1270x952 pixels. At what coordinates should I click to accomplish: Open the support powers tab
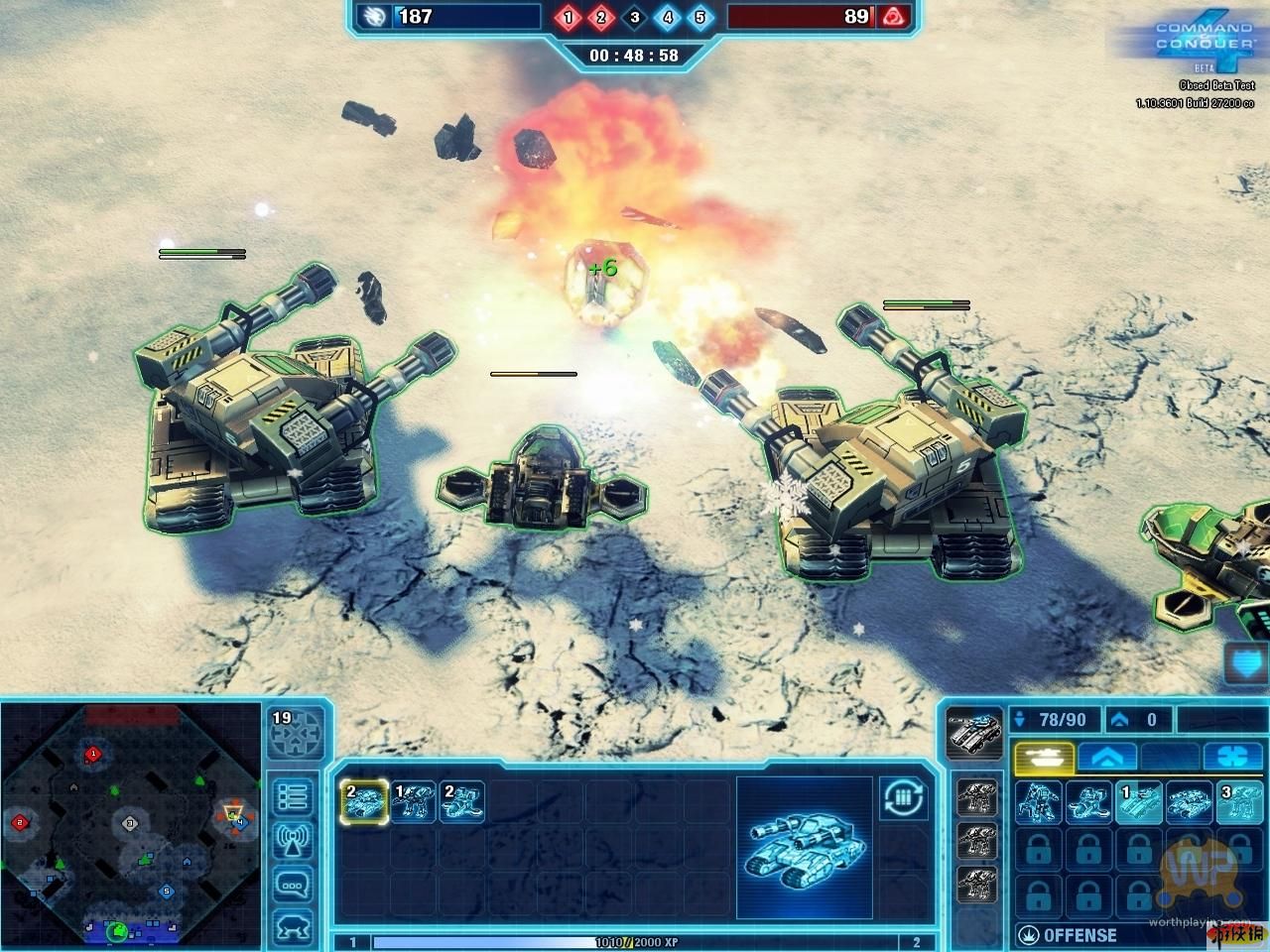pyautogui.click(x=1232, y=757)
